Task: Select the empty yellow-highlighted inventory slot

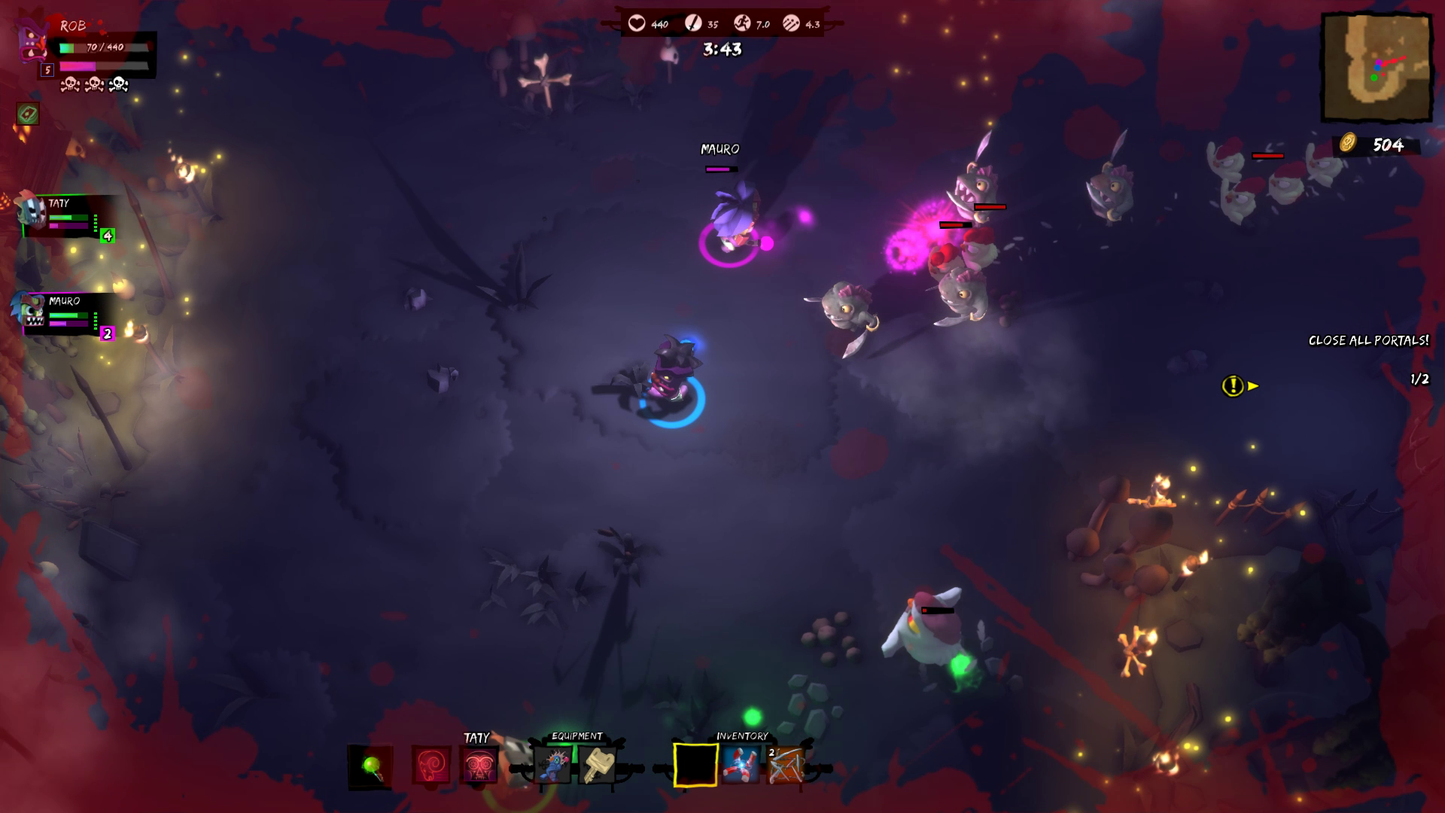Action: [695, 764]
